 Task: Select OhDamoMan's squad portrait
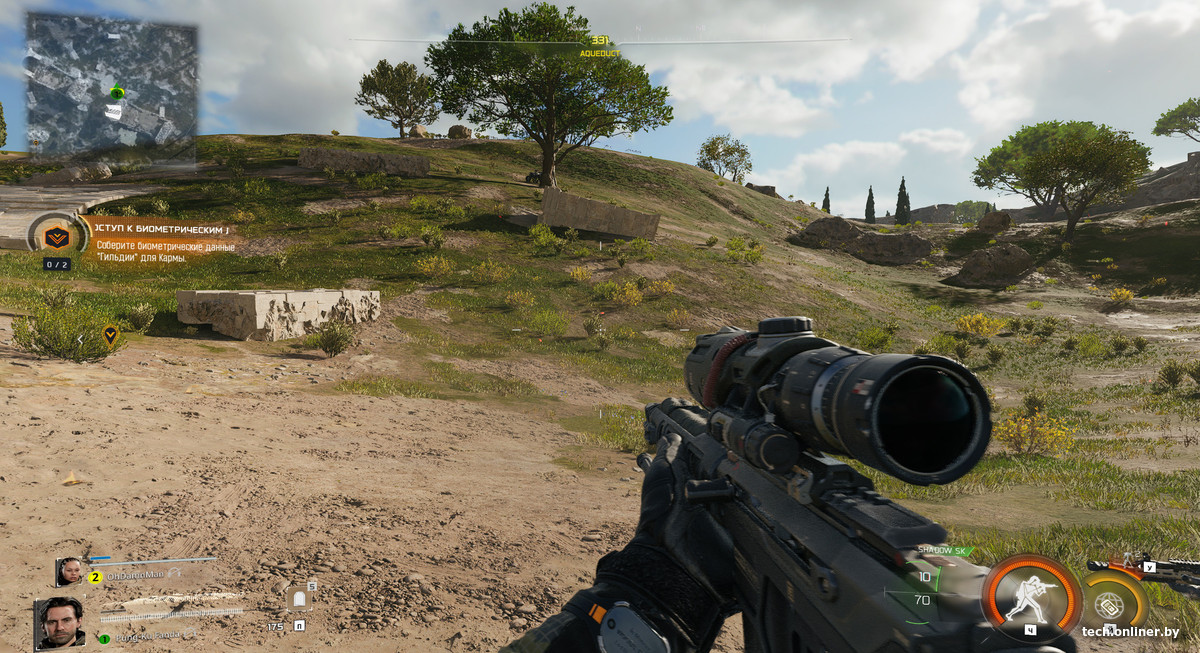pyautogui.click(x=70, y=571)
